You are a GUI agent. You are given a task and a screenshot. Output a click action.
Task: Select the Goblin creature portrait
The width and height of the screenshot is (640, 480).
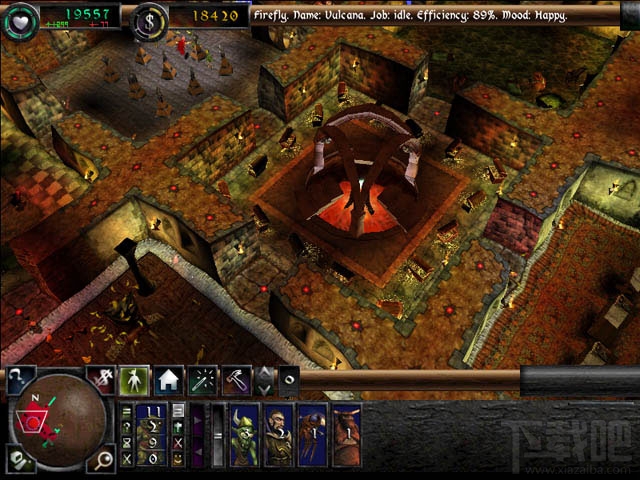coord(245,435)
